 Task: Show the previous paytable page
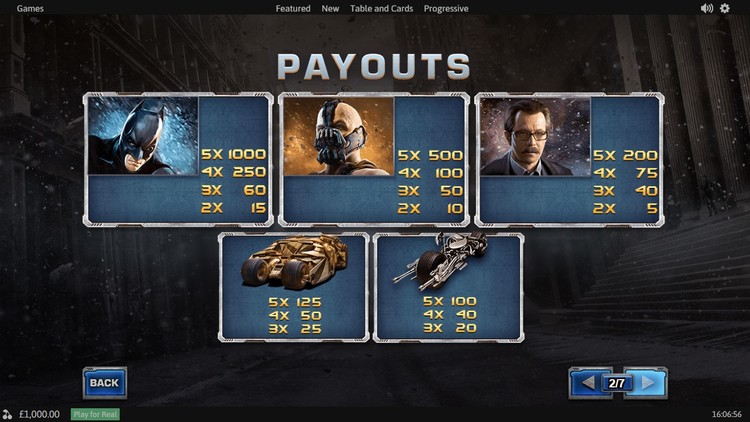tap(588, 382)
